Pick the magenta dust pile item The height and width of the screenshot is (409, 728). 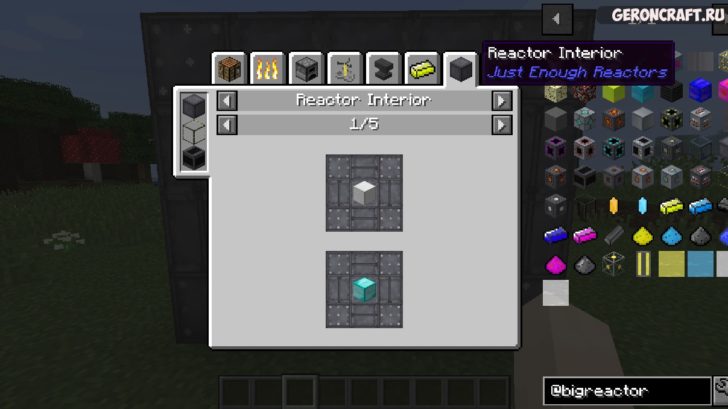tap(557, 265)
